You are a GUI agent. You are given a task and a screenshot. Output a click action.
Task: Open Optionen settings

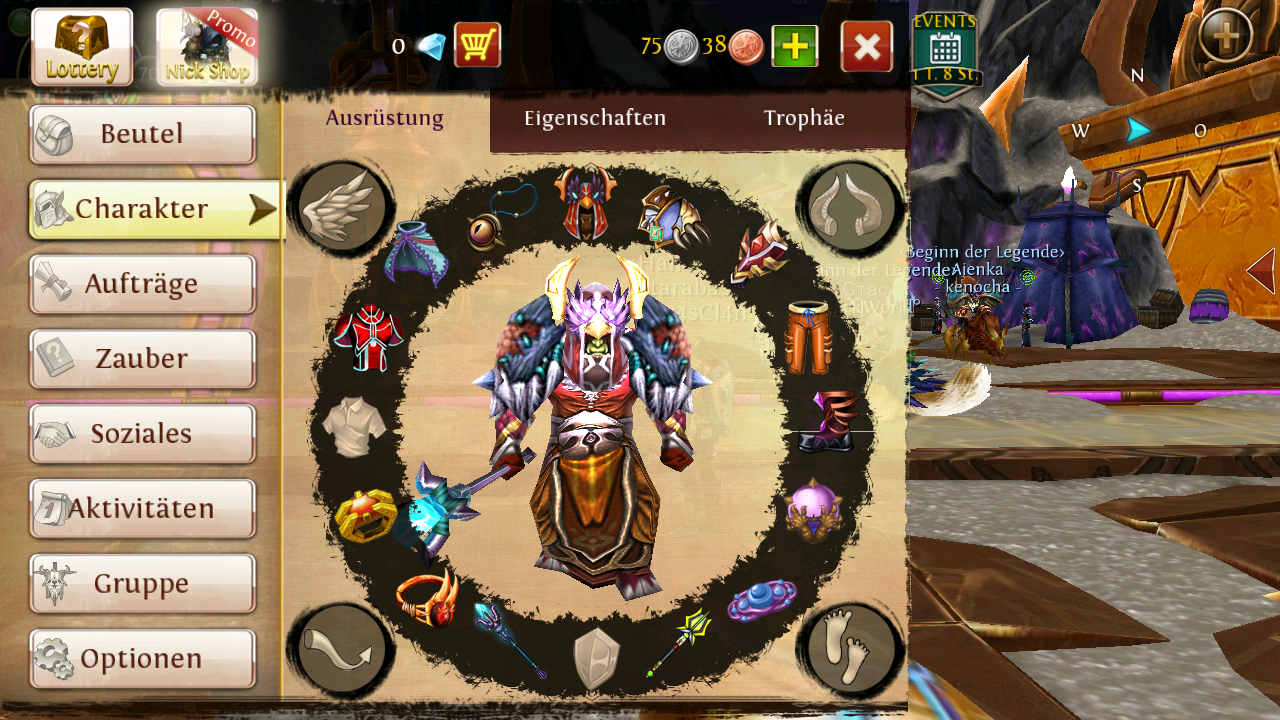tap(142, 659)
